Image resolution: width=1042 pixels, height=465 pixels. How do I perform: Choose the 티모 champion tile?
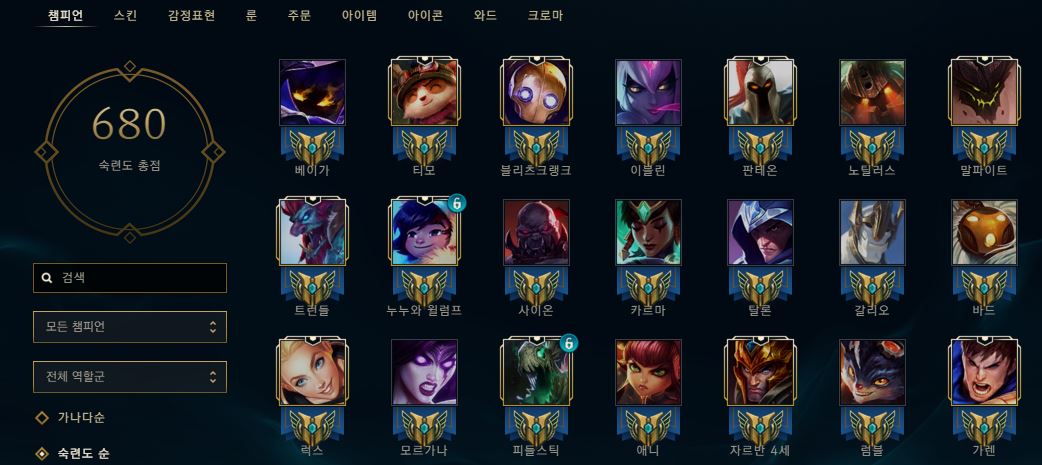click(424, 92)
